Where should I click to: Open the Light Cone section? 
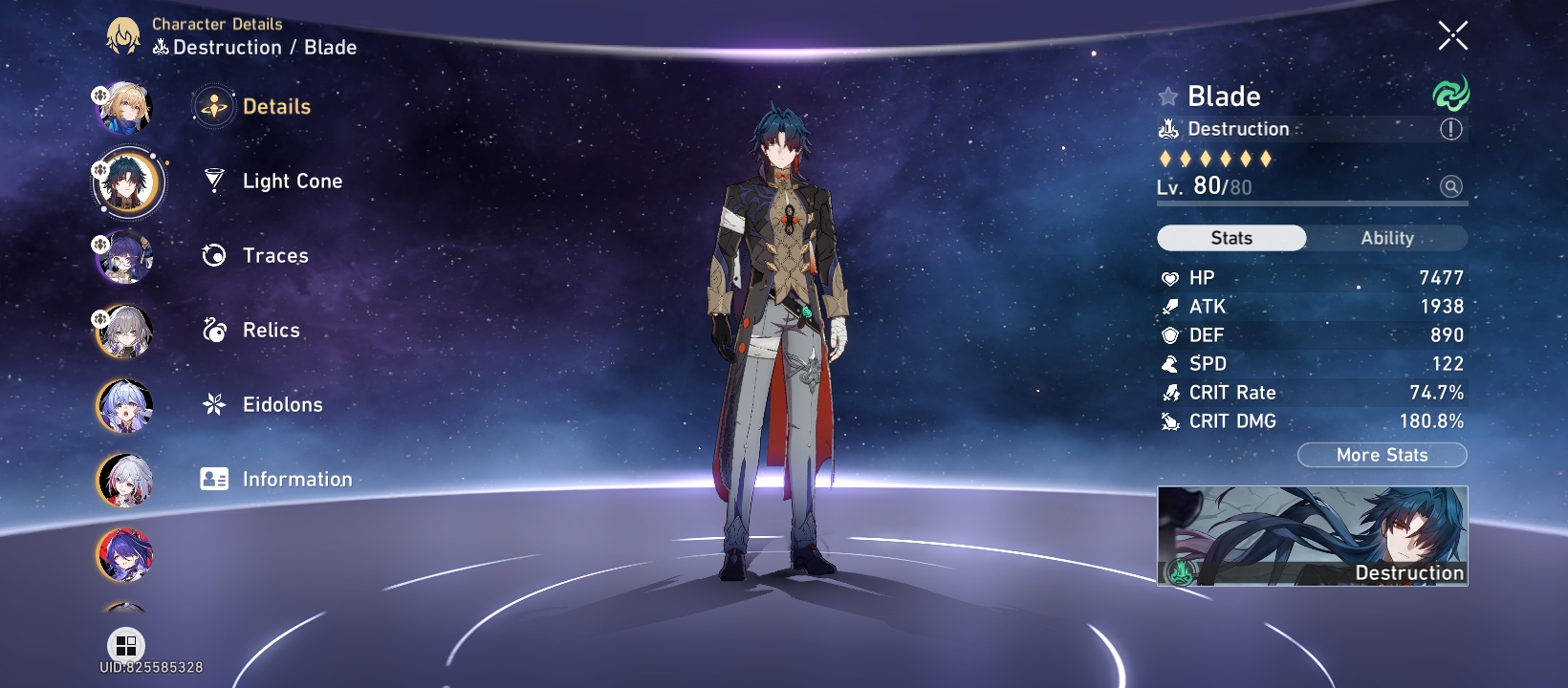[x=292, y=181]
